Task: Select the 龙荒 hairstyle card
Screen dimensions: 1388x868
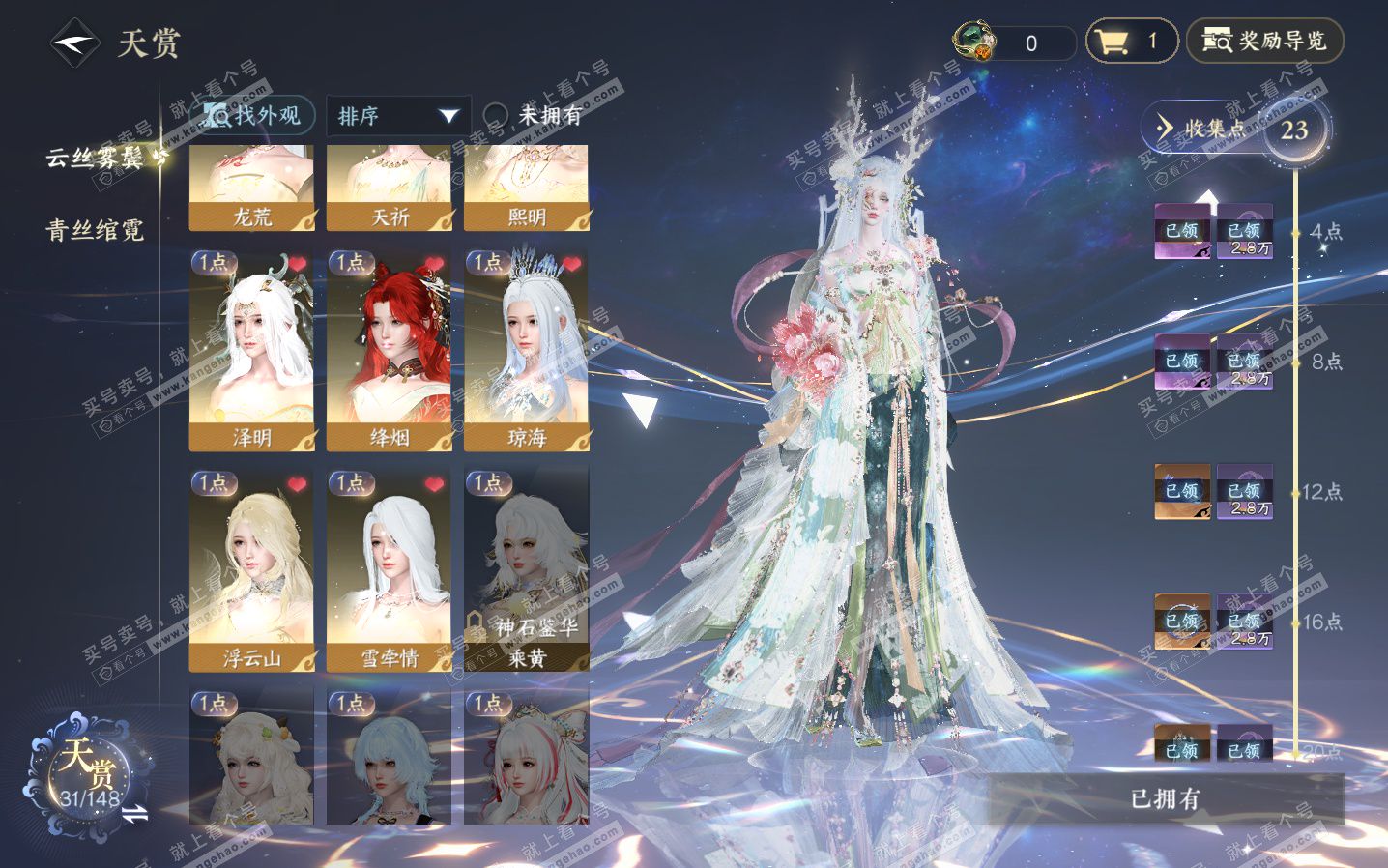Action: [251, 189]
